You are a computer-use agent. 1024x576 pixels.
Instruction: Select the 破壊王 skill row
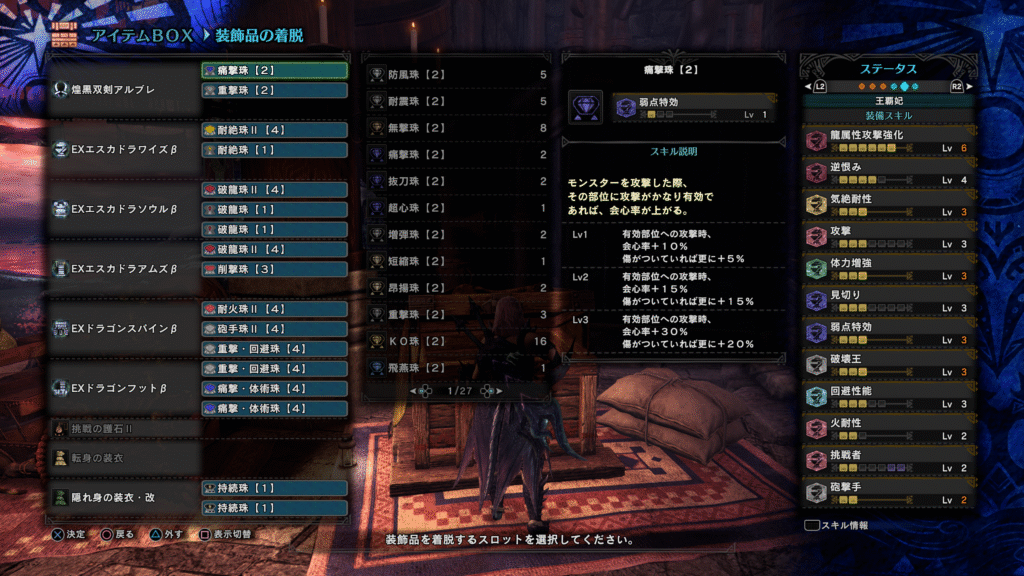click(887, 364)
